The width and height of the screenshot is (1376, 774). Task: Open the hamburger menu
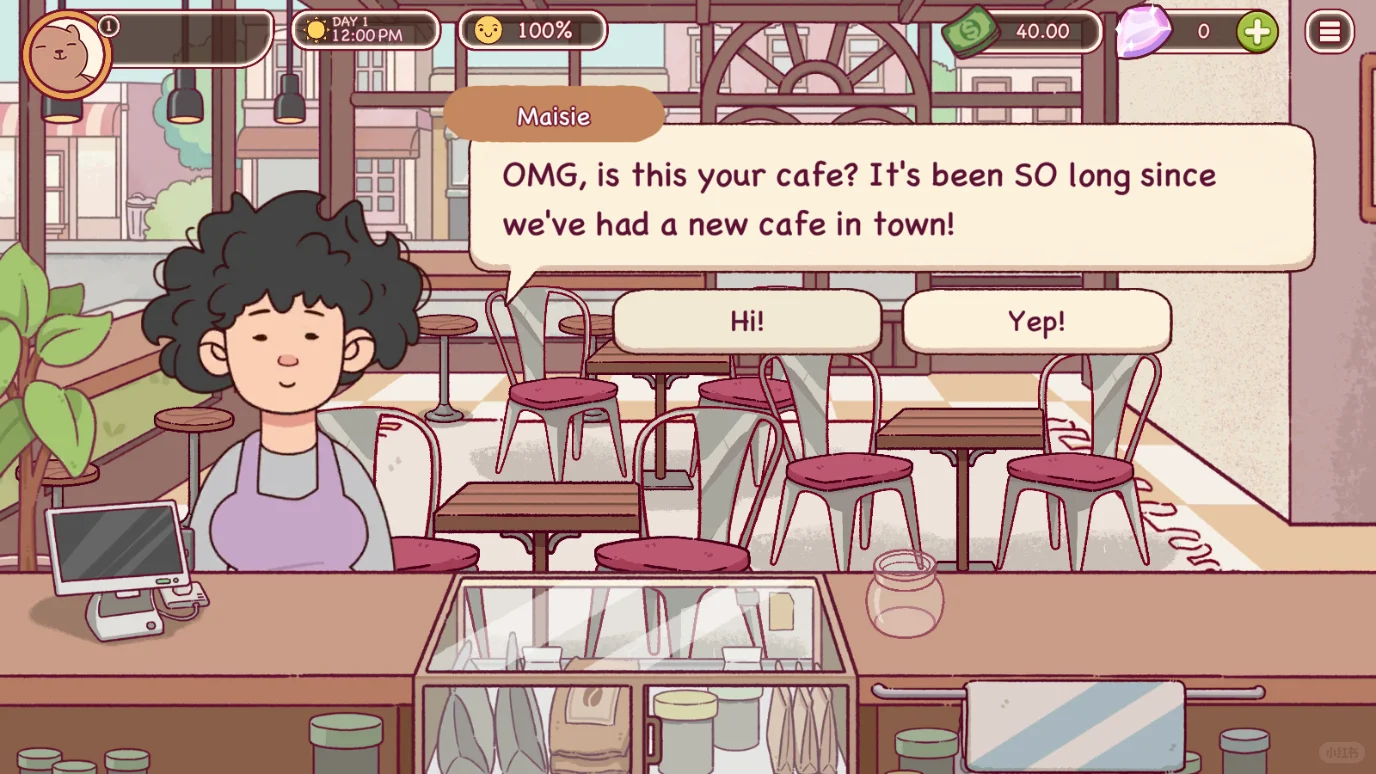1329,32
